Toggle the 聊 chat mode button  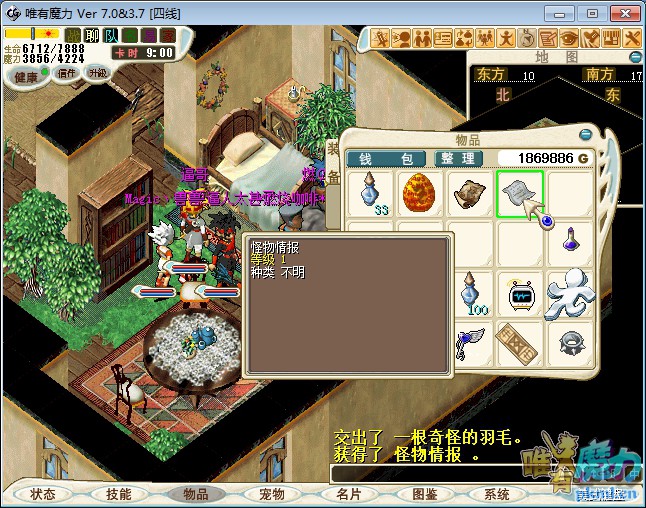pos(92,36)
